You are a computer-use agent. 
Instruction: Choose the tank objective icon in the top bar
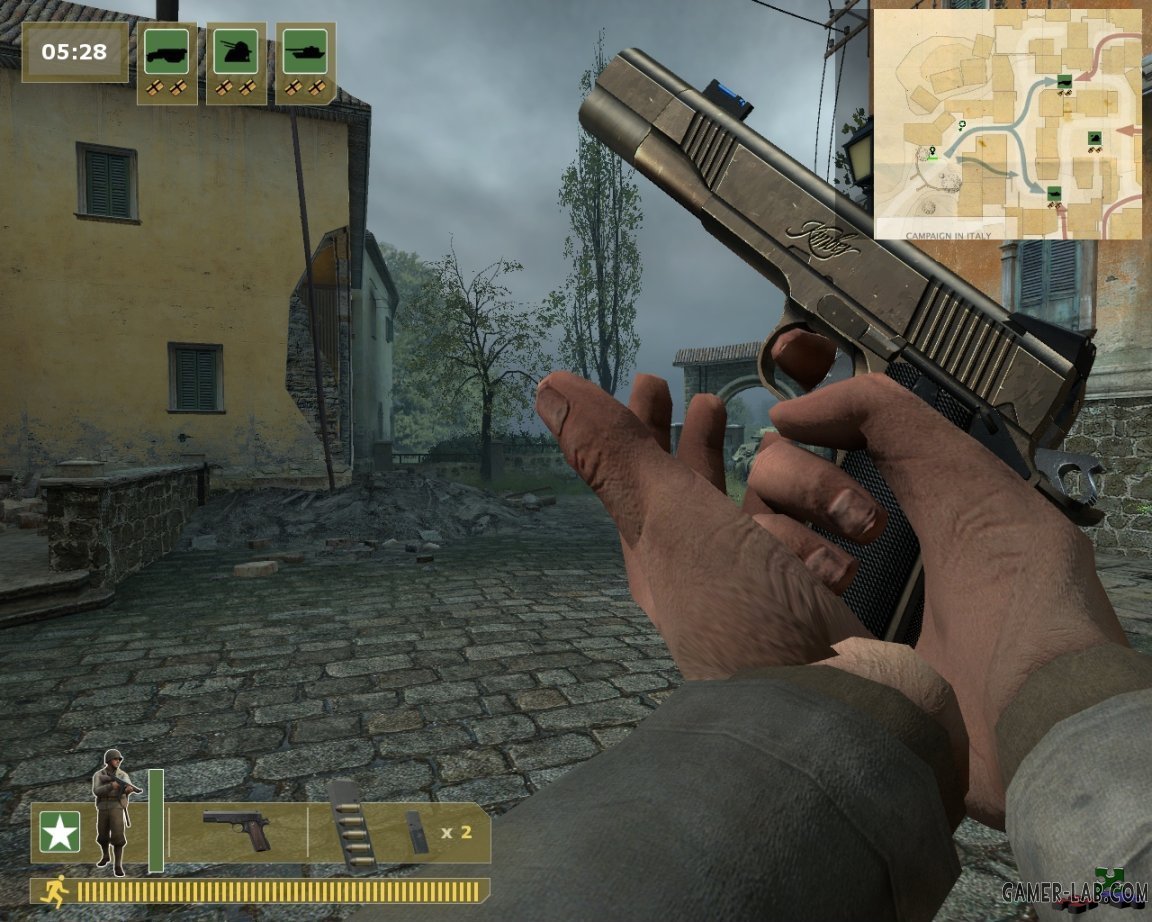click(x=305, y=51)
